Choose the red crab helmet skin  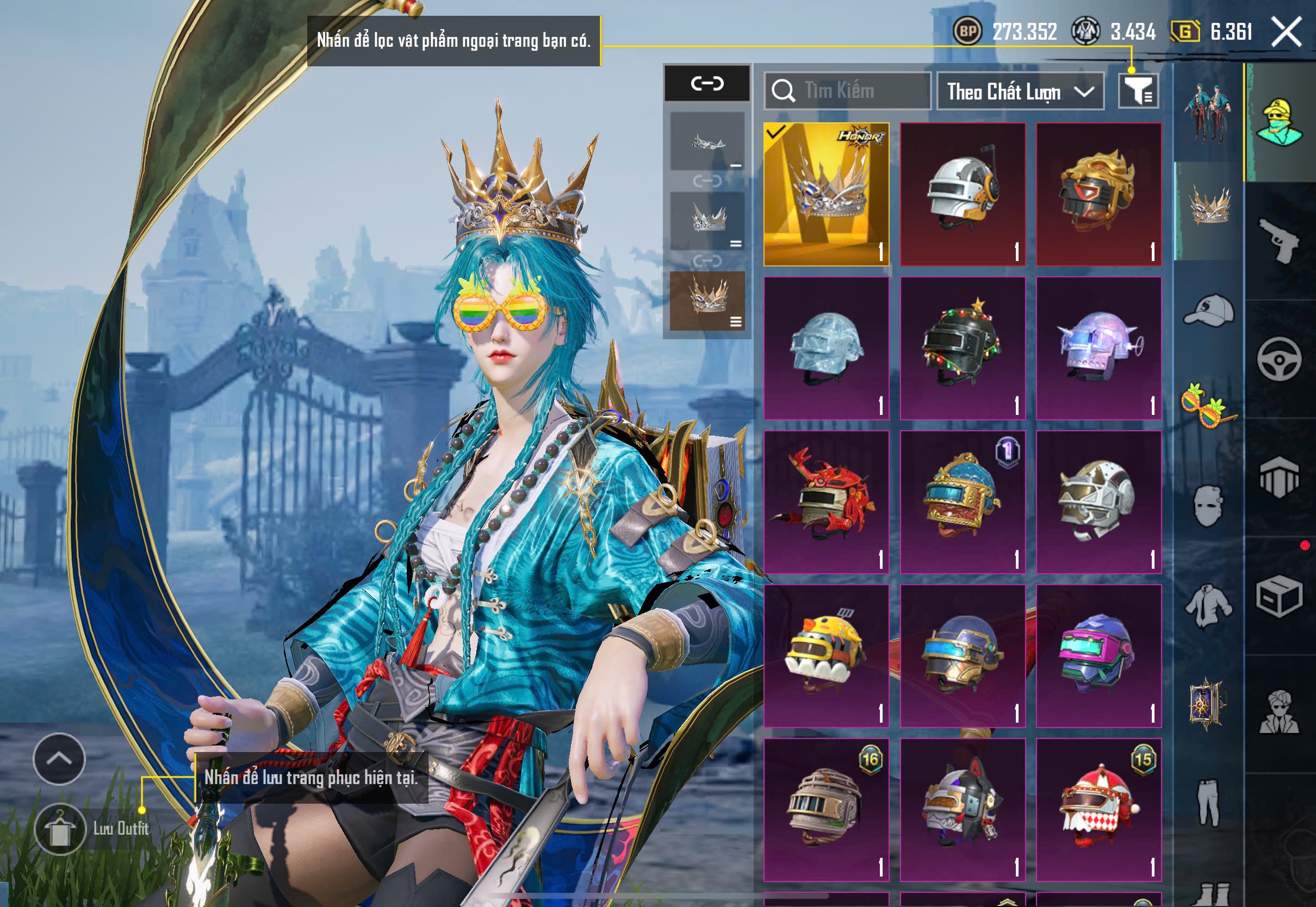[826, 502]
